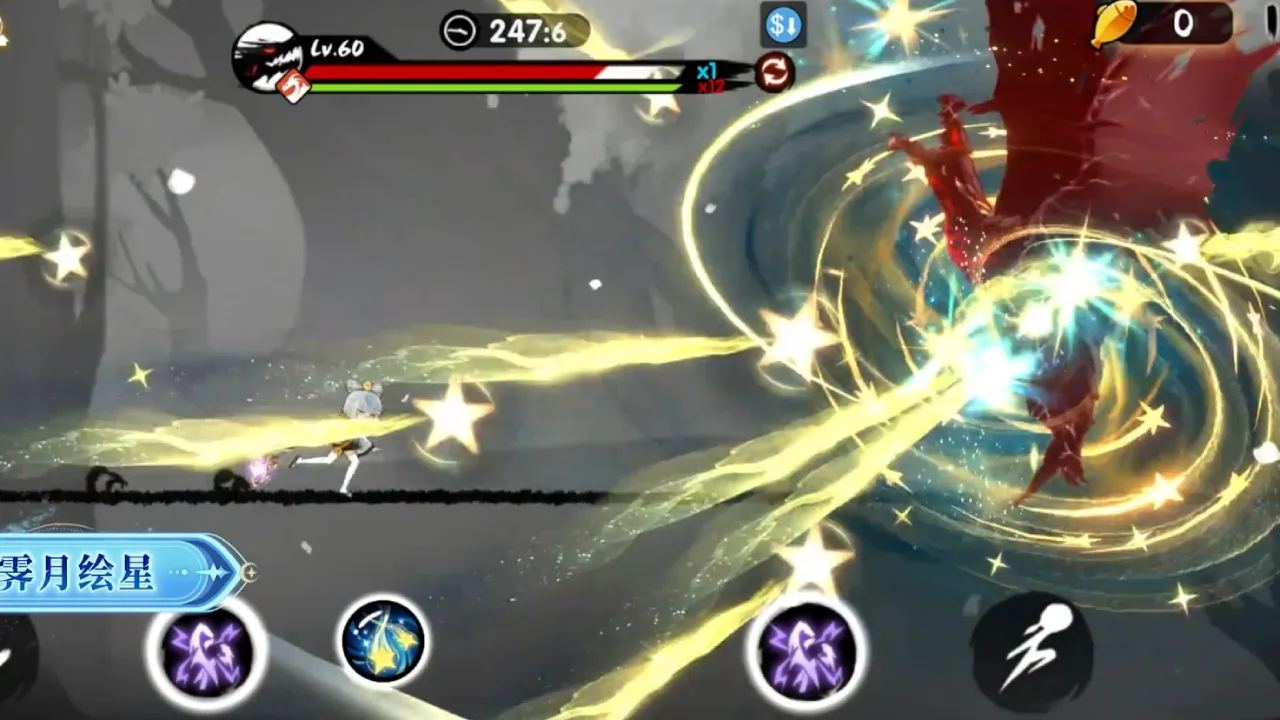Use the white dash sprint button
Screen dimensions: 1280x720
(x=1031, y=652)
